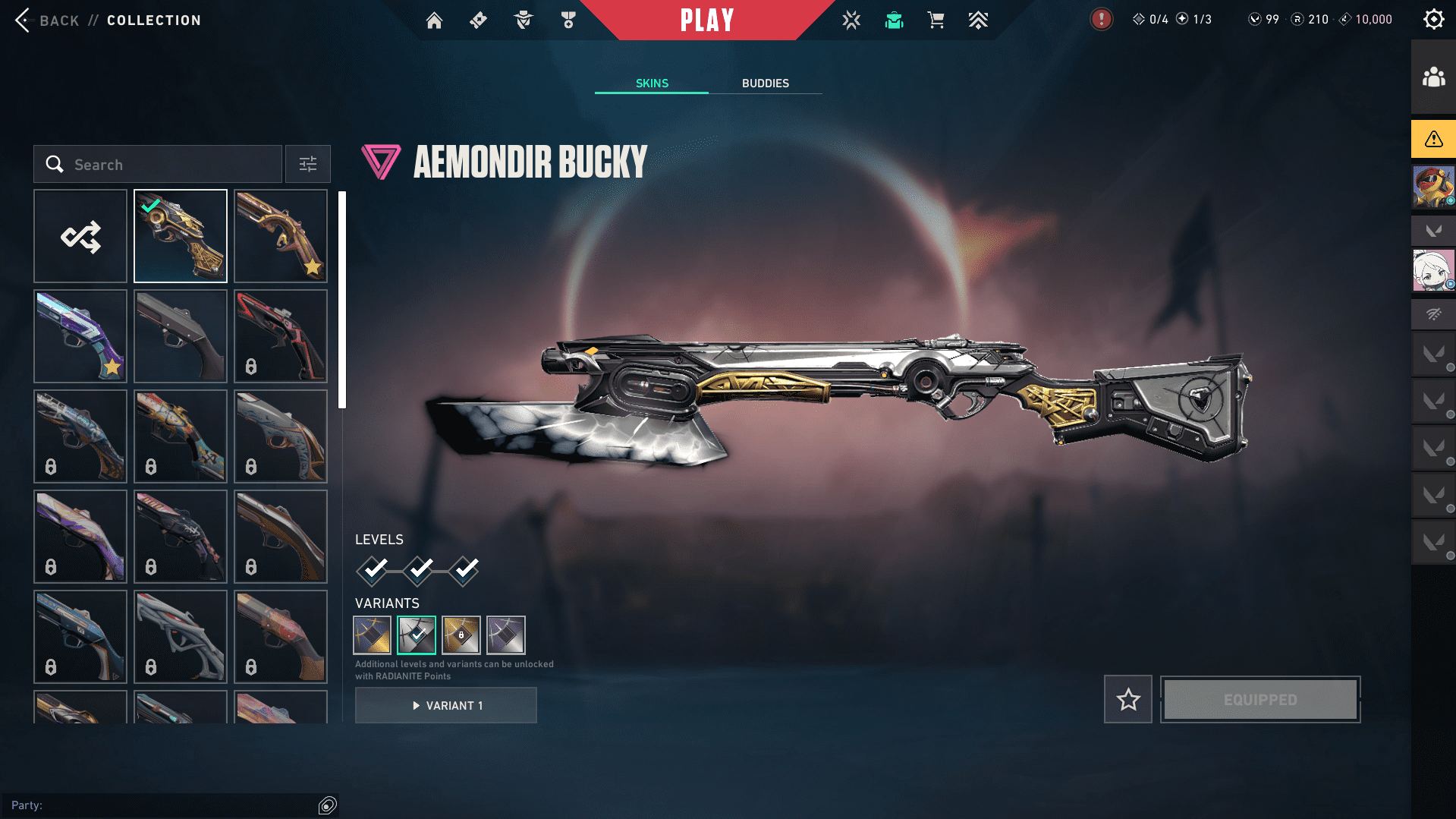The image size is (1456, 819).
Task: Click the red PLAY button
Action: click(707, 20)
